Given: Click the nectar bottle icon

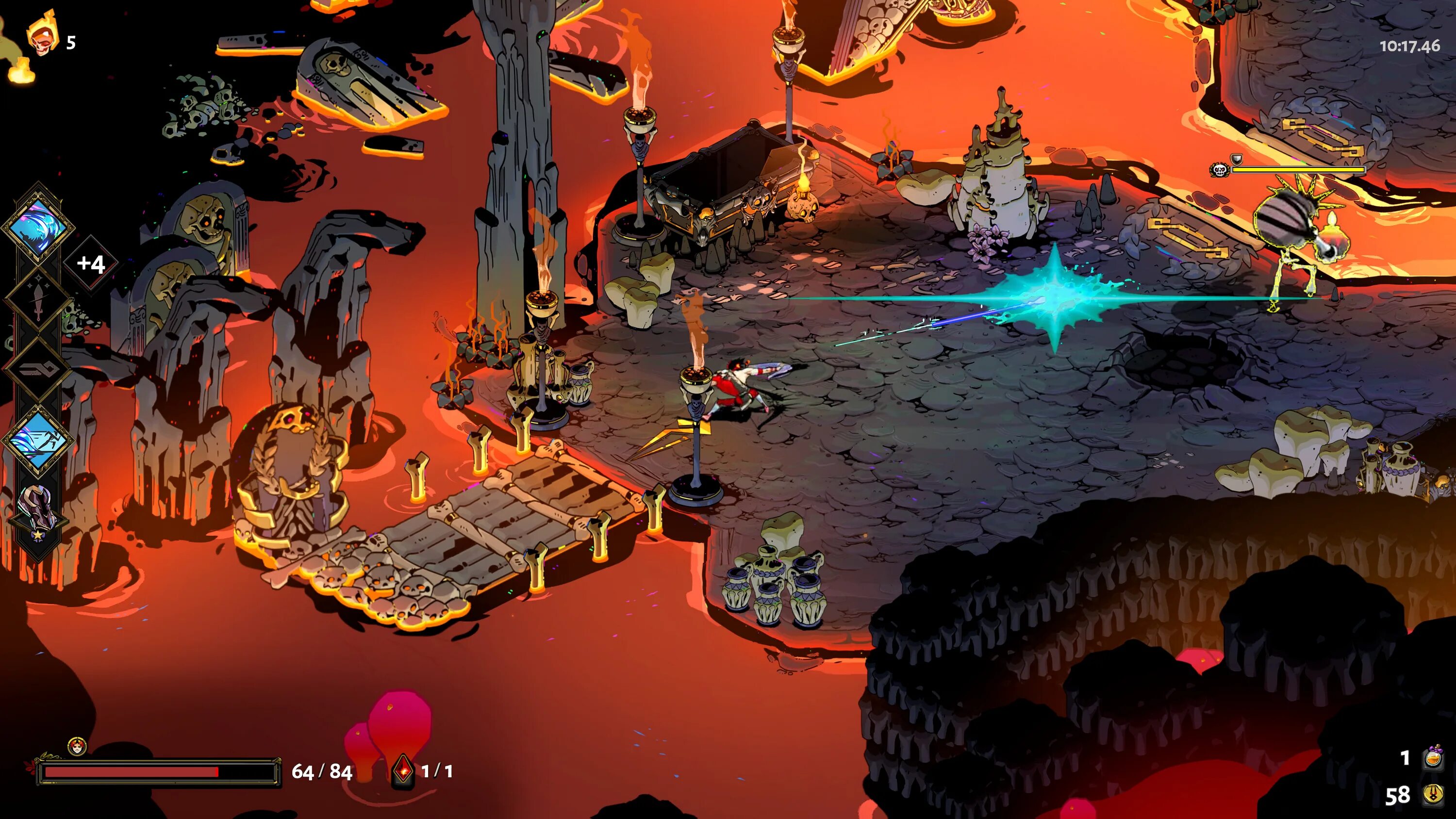Looking at the screenshot, I should [x=1432, y=757].
